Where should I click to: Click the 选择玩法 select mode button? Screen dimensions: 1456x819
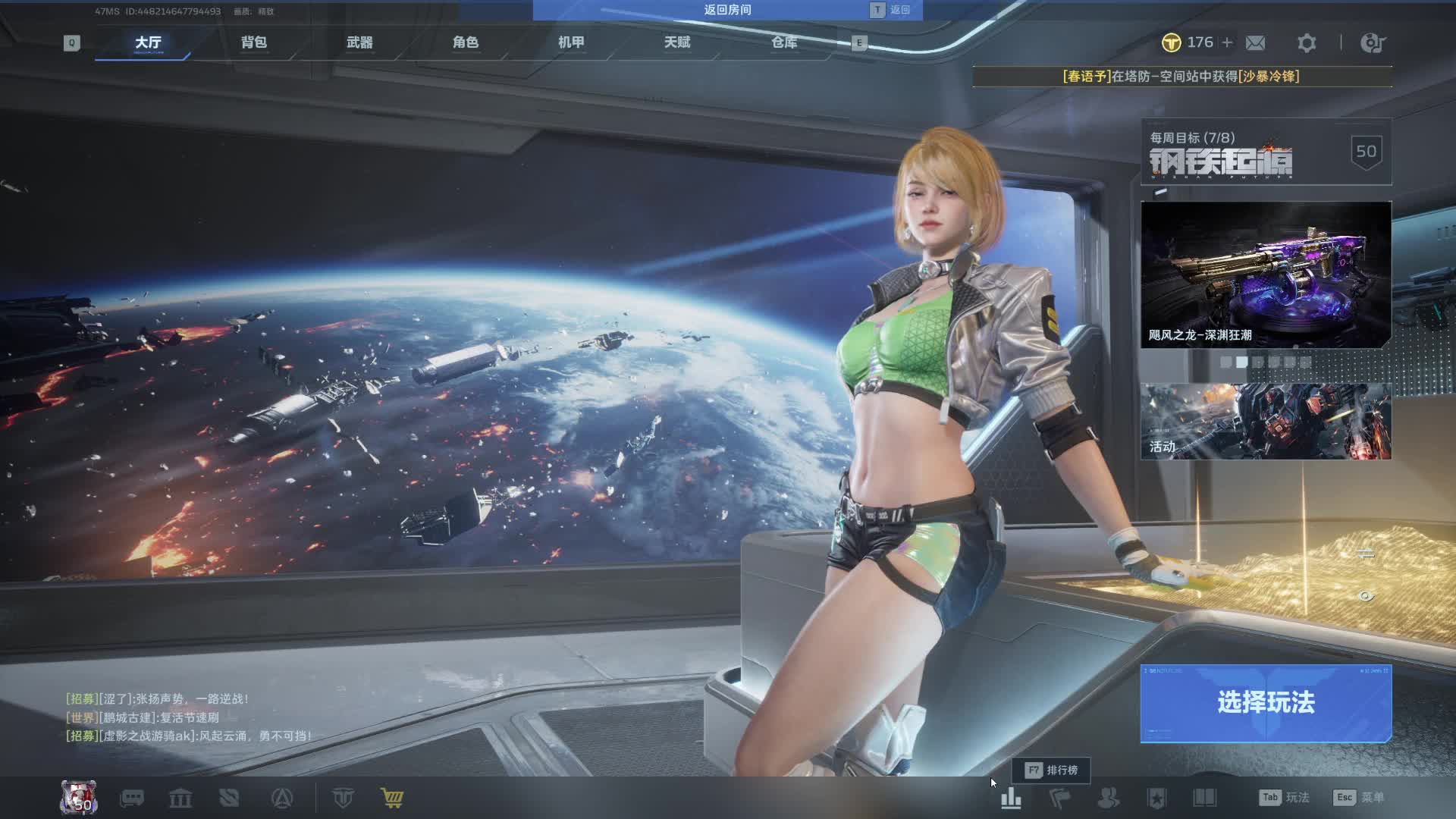coord(1266,703)
